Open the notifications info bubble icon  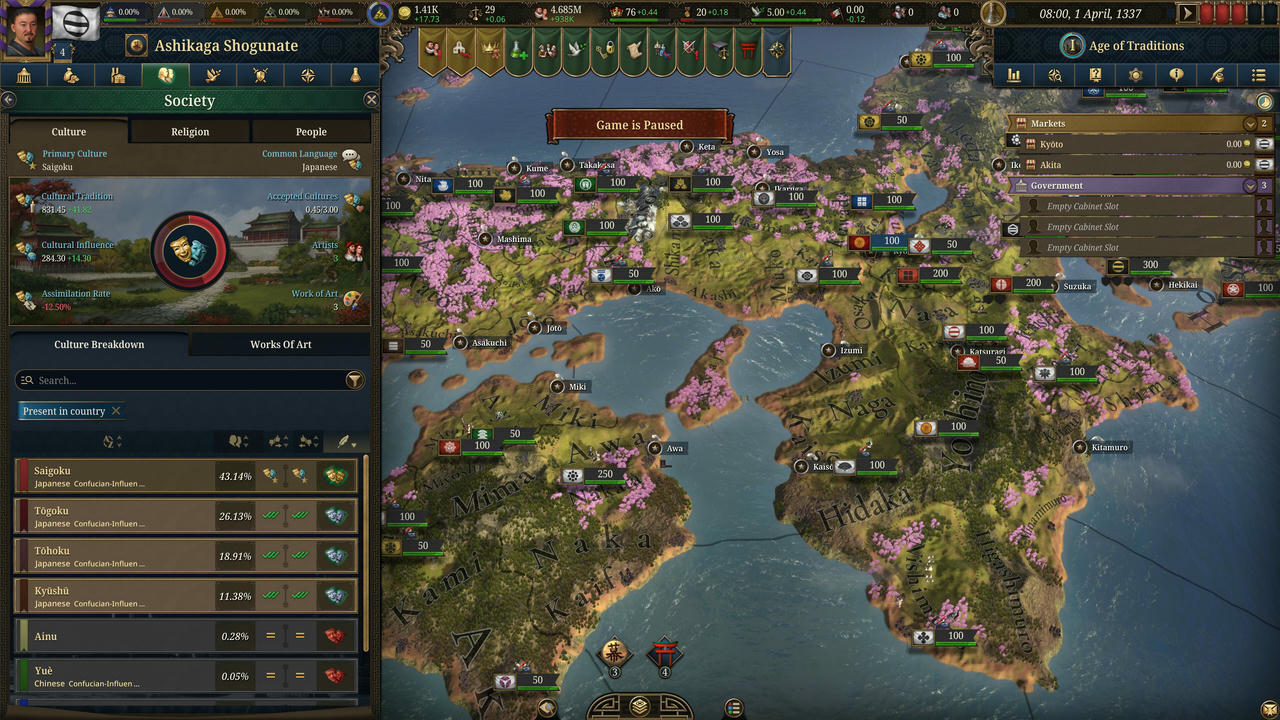tap(1177, 75)
